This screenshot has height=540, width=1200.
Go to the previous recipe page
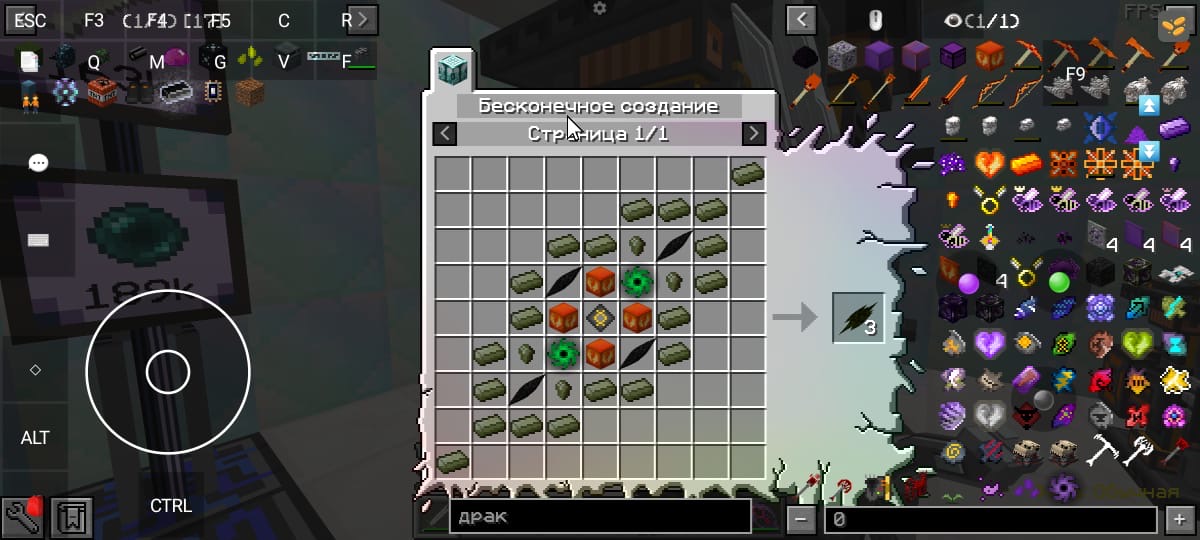[x=446, y=134]
